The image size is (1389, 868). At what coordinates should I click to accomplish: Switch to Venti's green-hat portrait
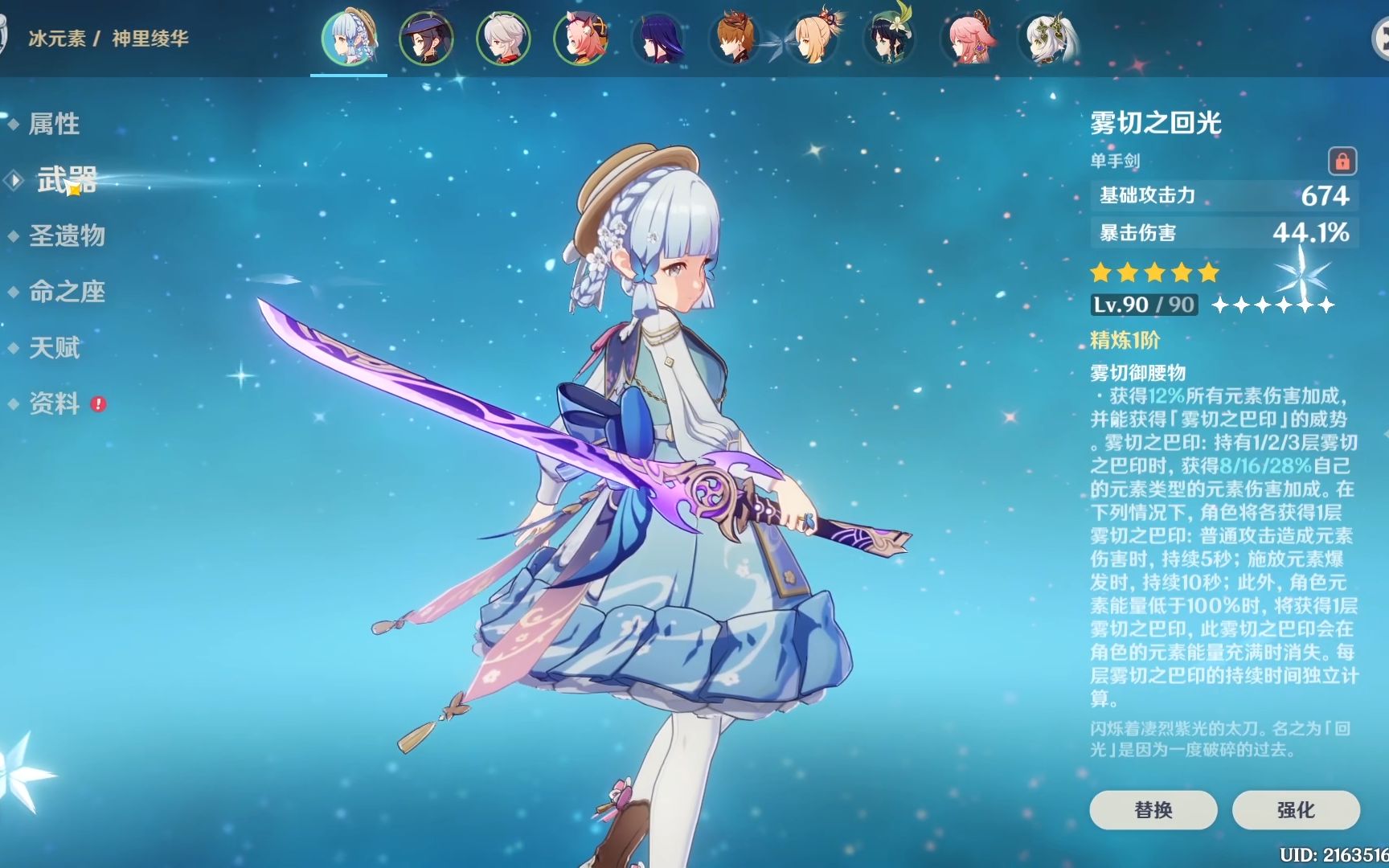[890, 38]
